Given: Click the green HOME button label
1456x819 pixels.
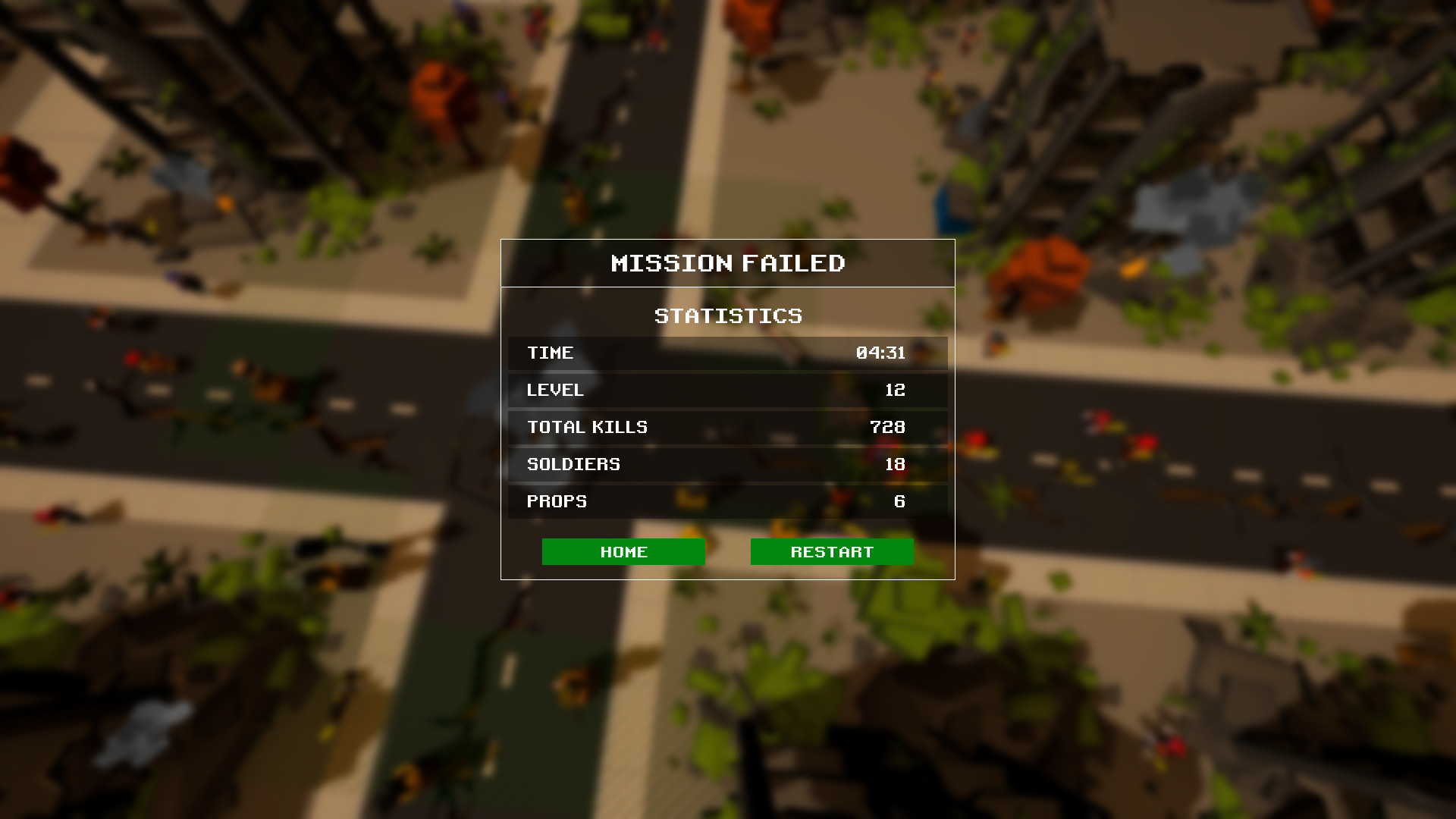Looking at the screenshot, I should click(623, 551).
